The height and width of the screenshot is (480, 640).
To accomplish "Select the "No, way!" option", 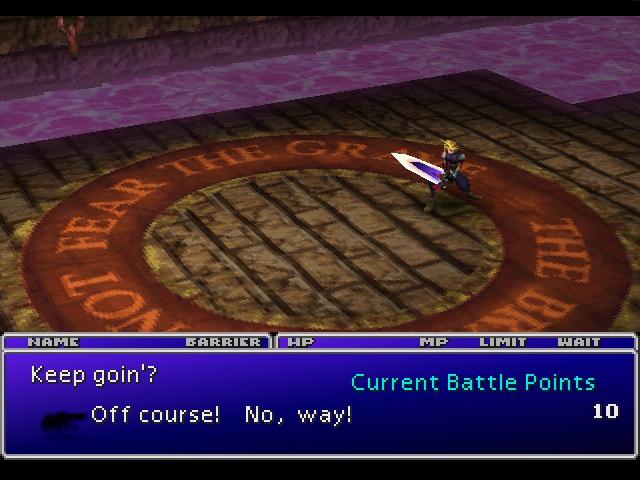I will point(298,414).
